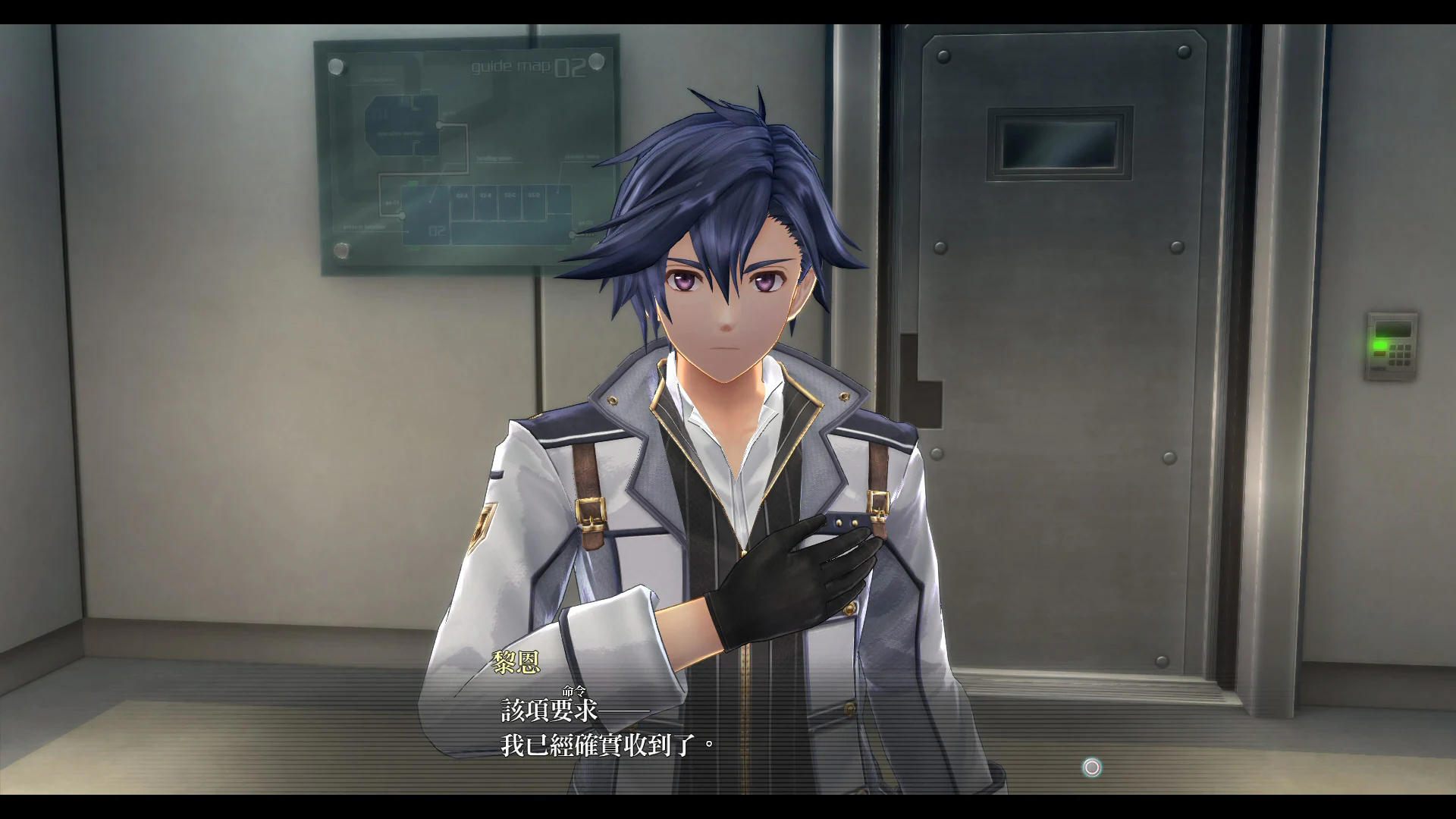Click the green indicator on the map's bottom edge
Screen dimensions: 1456x819
413,248
